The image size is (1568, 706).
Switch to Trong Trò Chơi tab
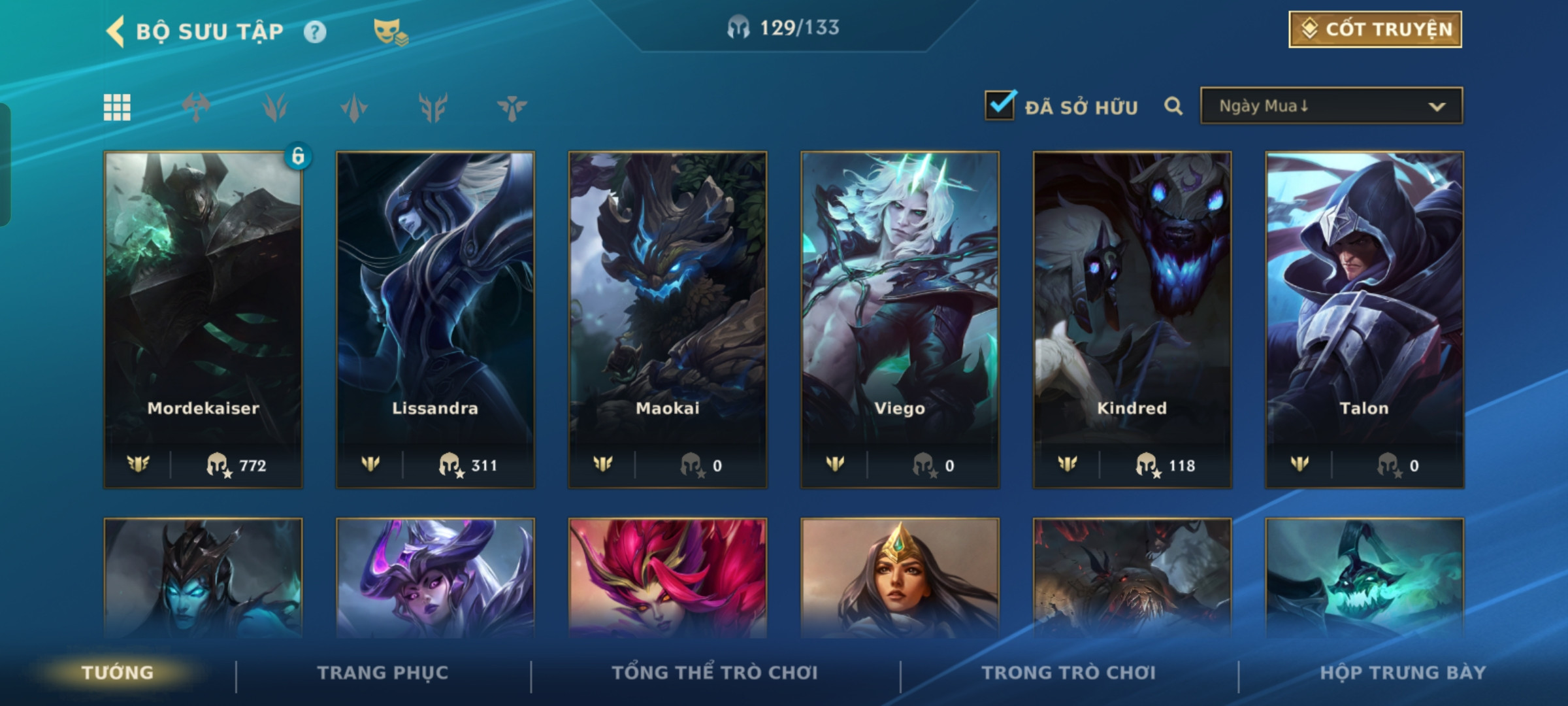tap(1069, 673)
